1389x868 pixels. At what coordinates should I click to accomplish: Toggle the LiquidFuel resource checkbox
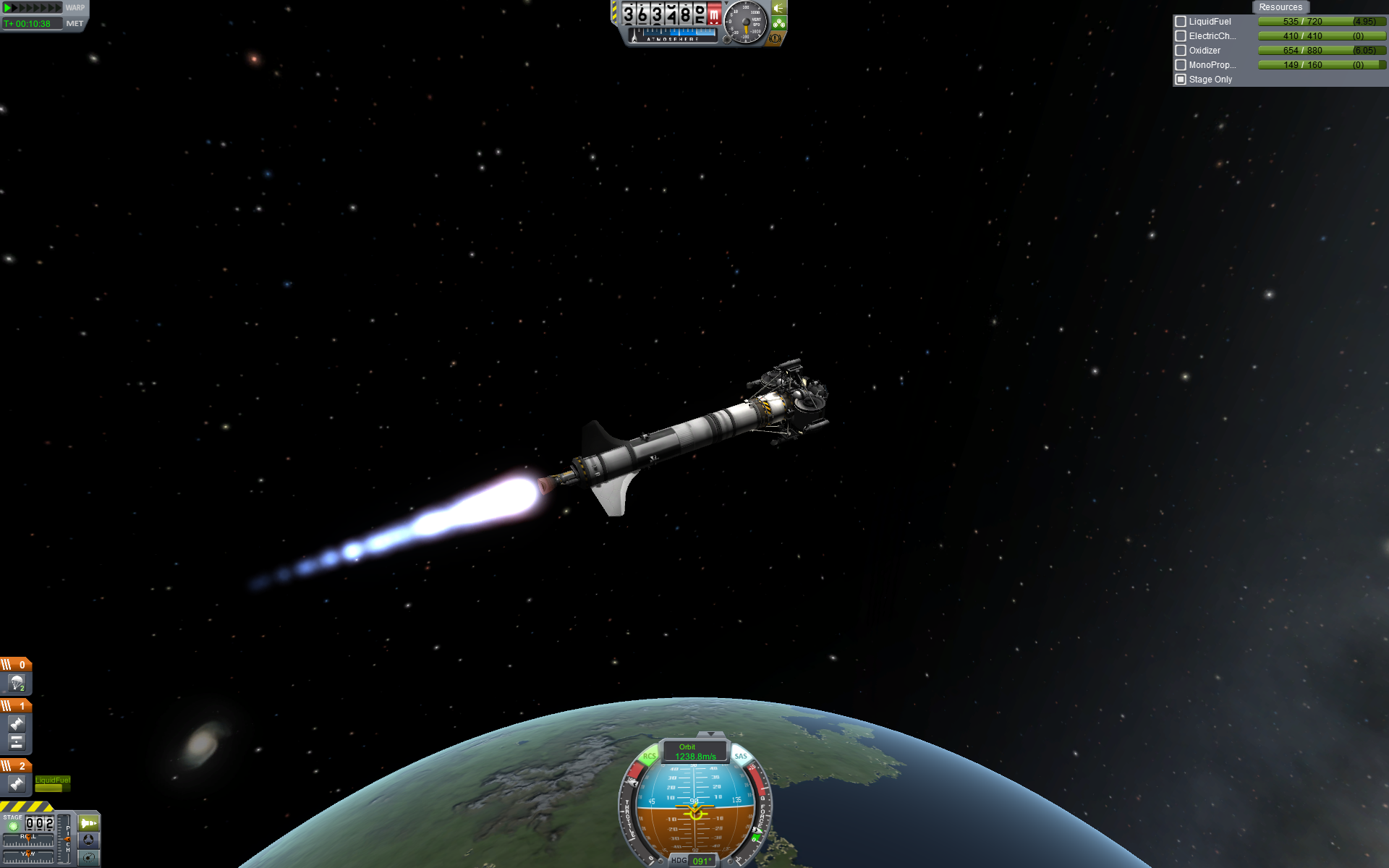tap(1181, 22)
